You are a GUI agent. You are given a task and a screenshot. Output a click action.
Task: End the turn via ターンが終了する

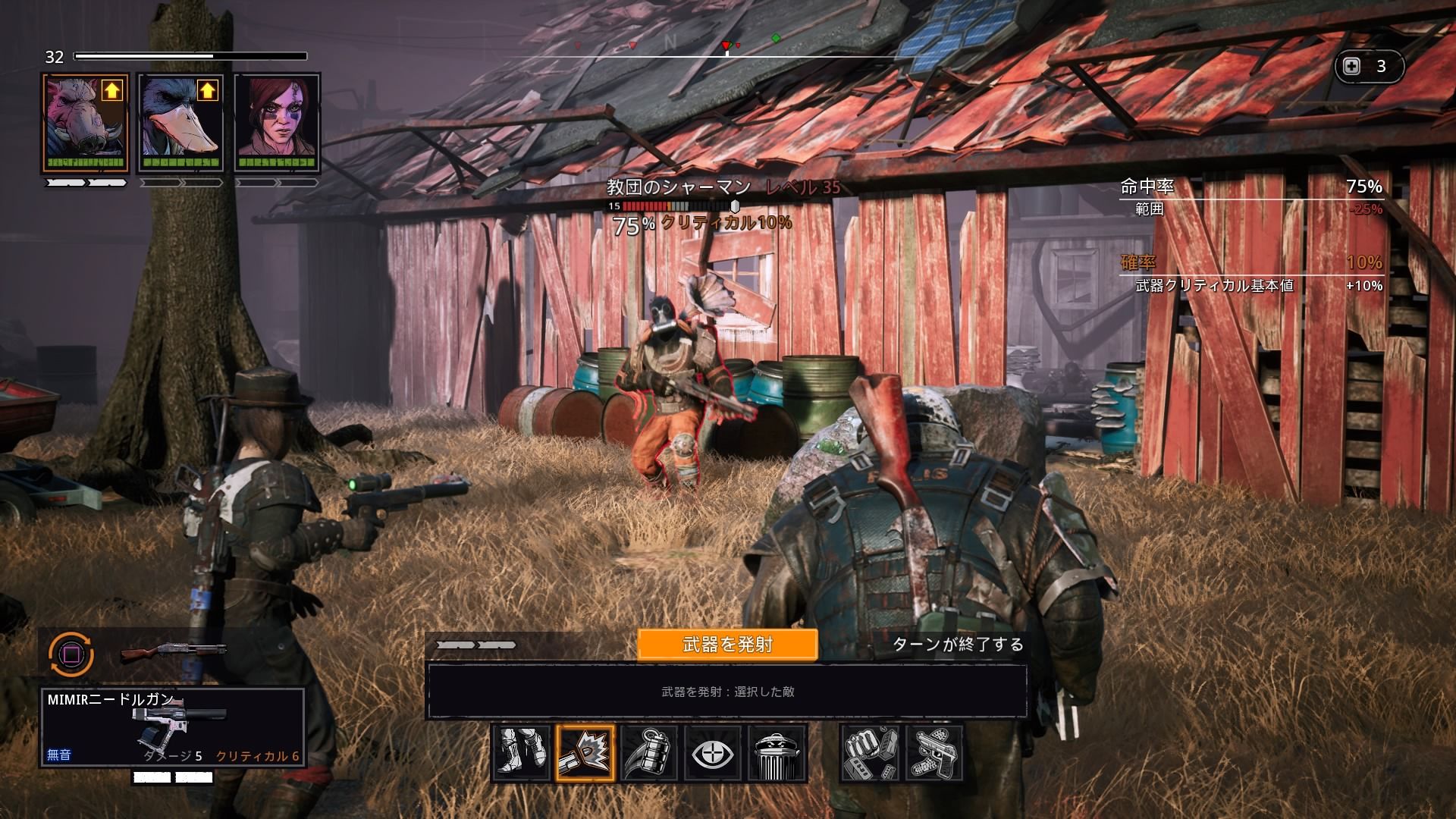(958, 645)
